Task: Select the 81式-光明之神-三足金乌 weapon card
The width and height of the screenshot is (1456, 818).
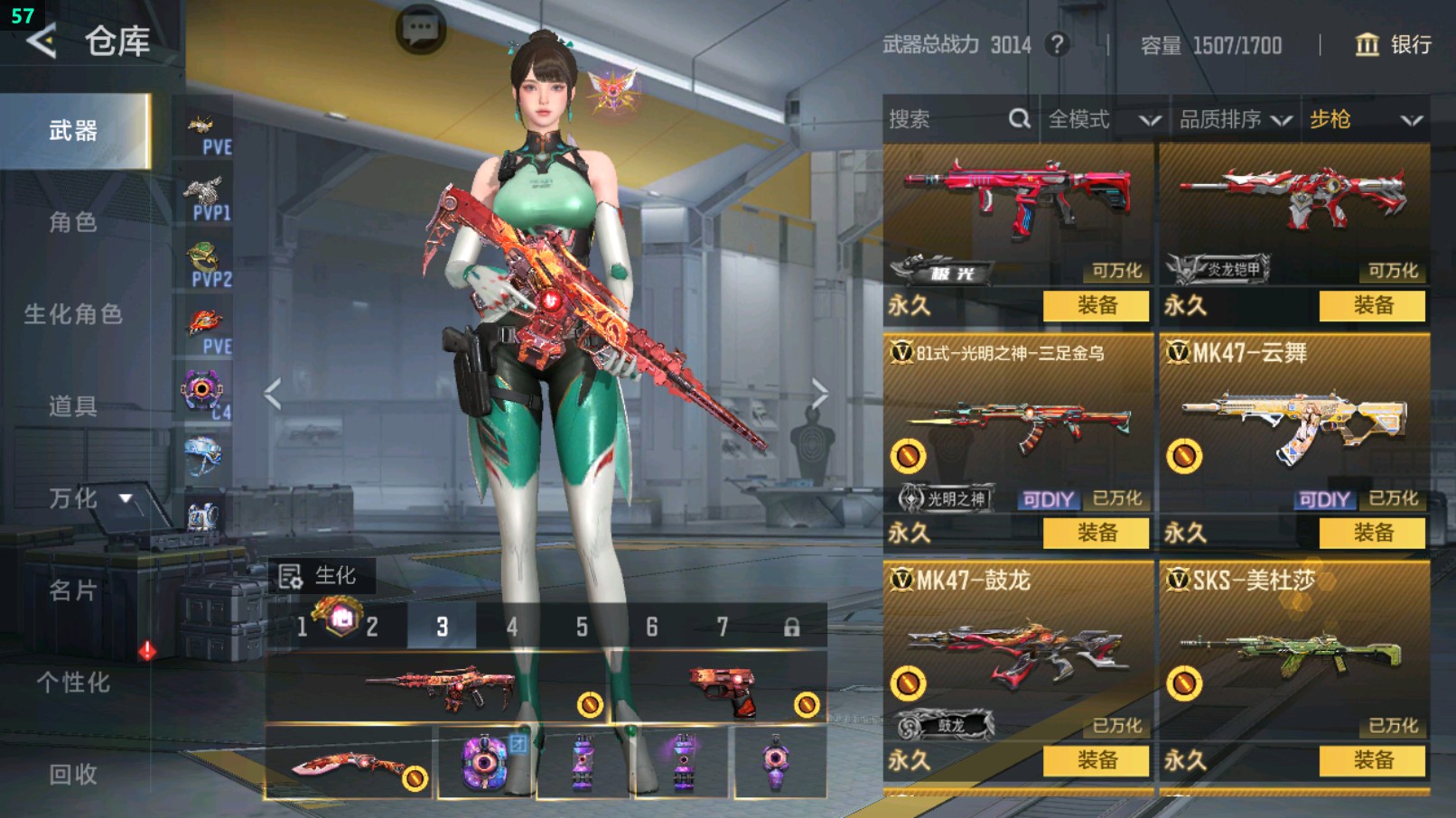Action: 1018,424
